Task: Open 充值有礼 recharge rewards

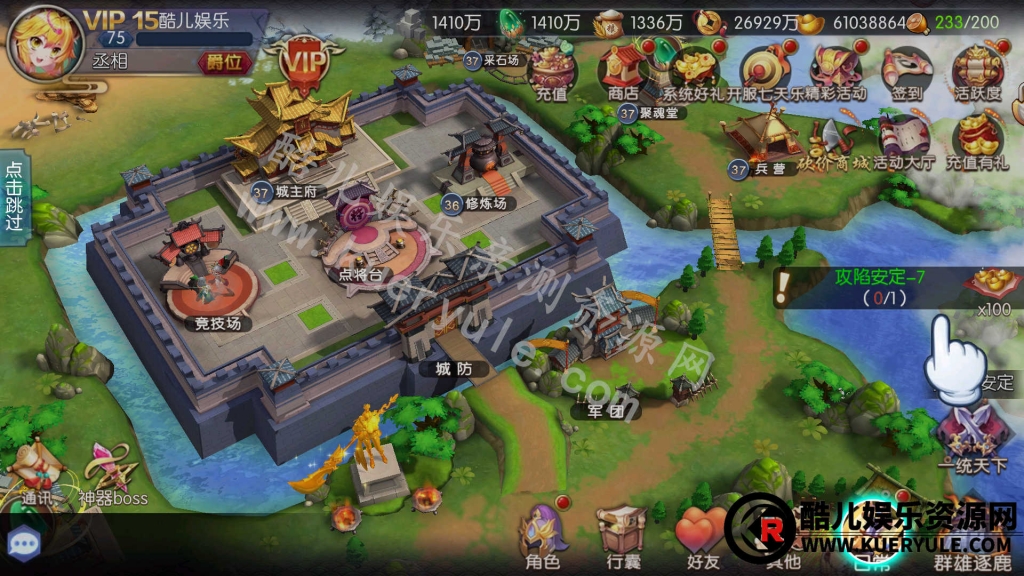Action: click(x=978, y=140)
